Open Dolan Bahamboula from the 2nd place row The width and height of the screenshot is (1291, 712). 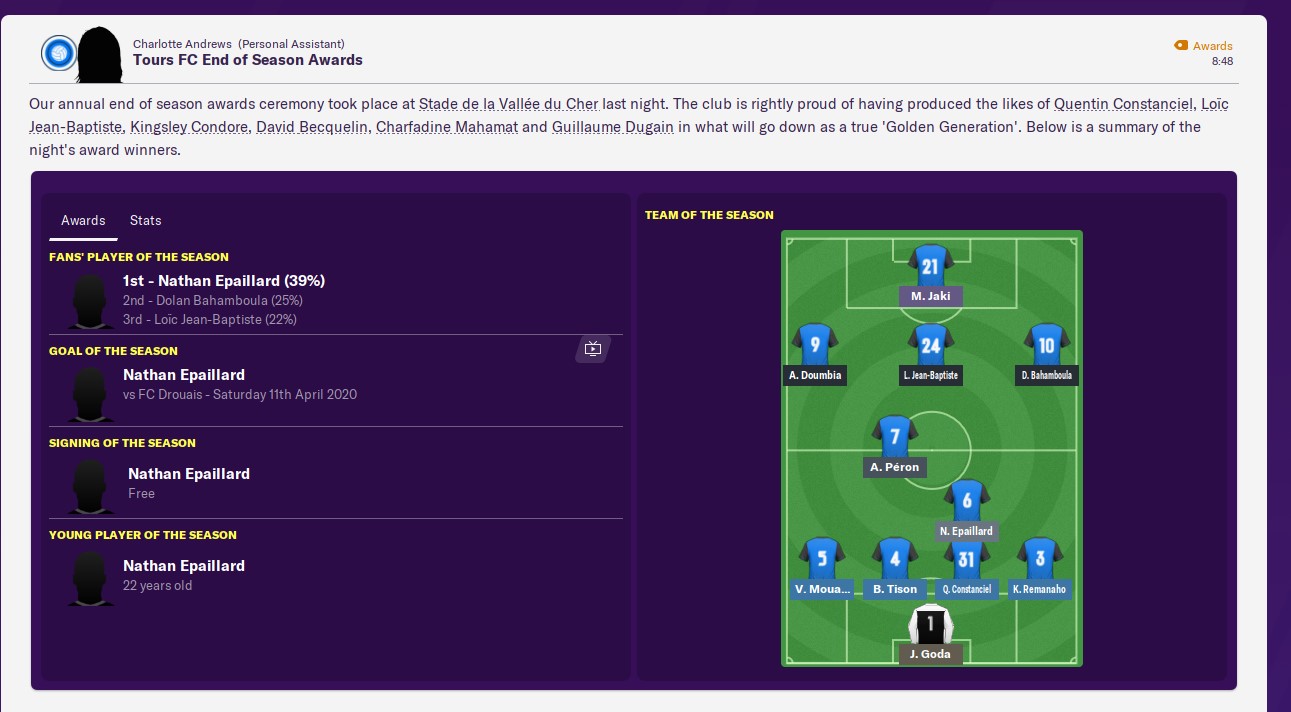[x=212, y=300]
